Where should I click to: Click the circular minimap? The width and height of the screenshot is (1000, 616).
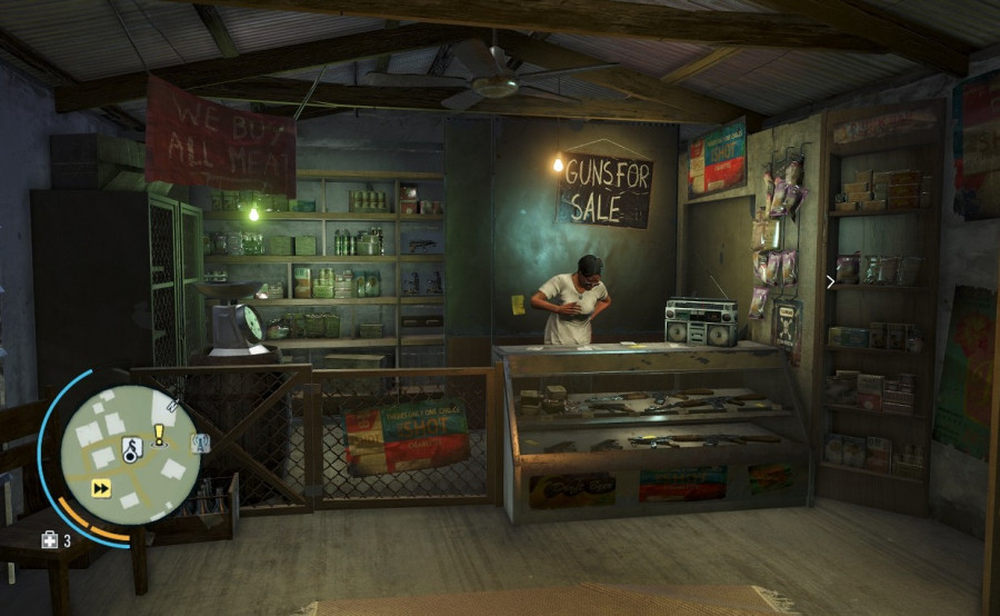click(130, 455)
